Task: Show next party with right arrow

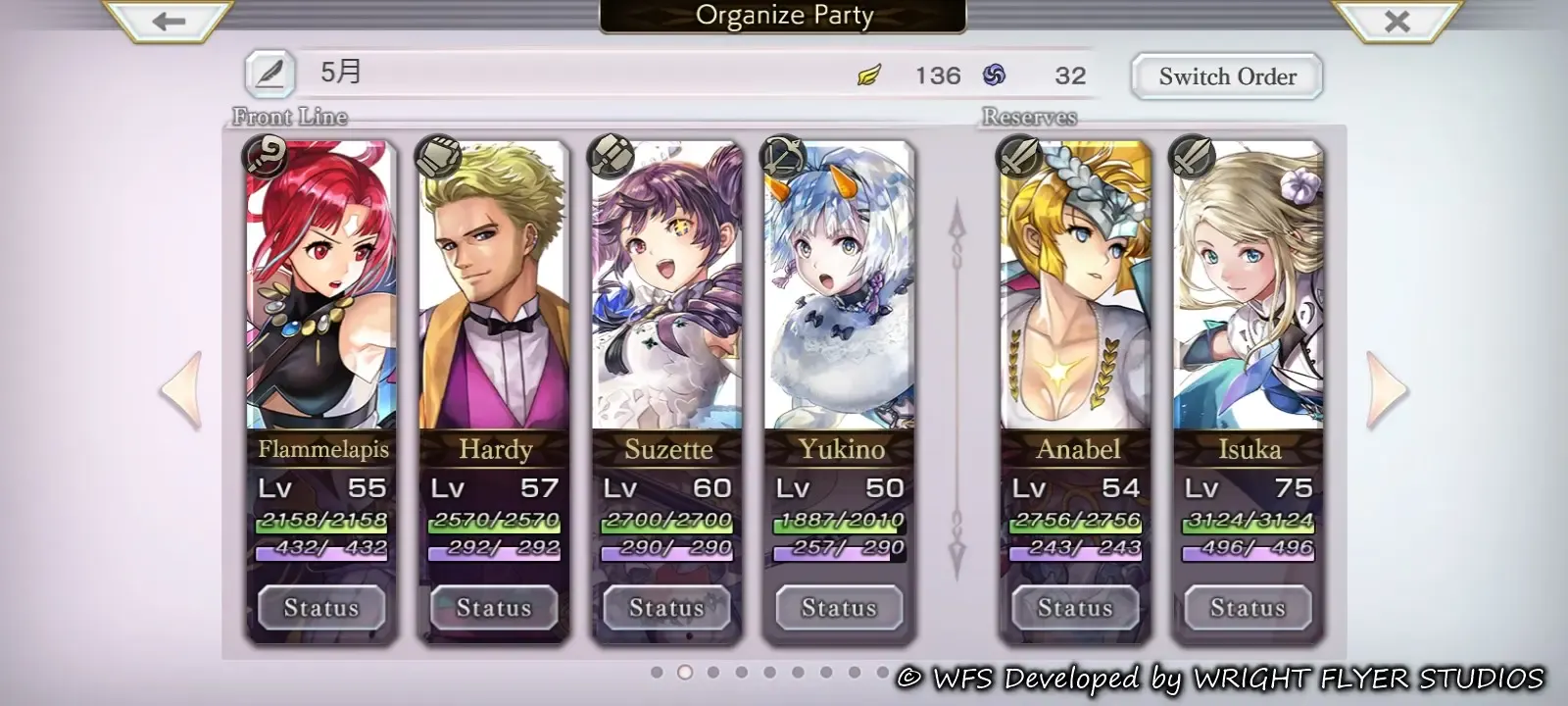Action: pos(1387,390)
